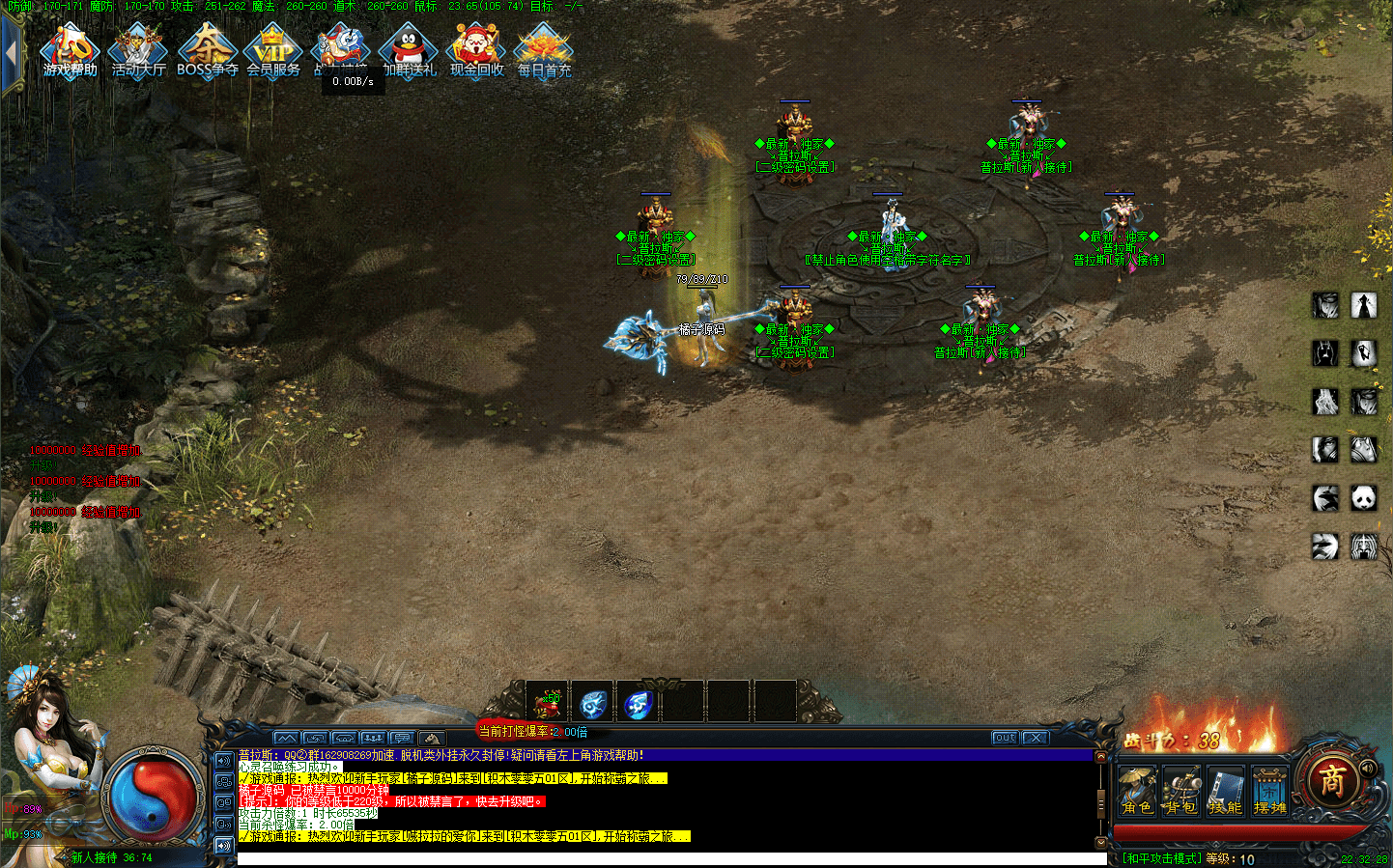1393x868 pixels.
Task: Collapse the top icon bar with left arrow
Action: 11,53
